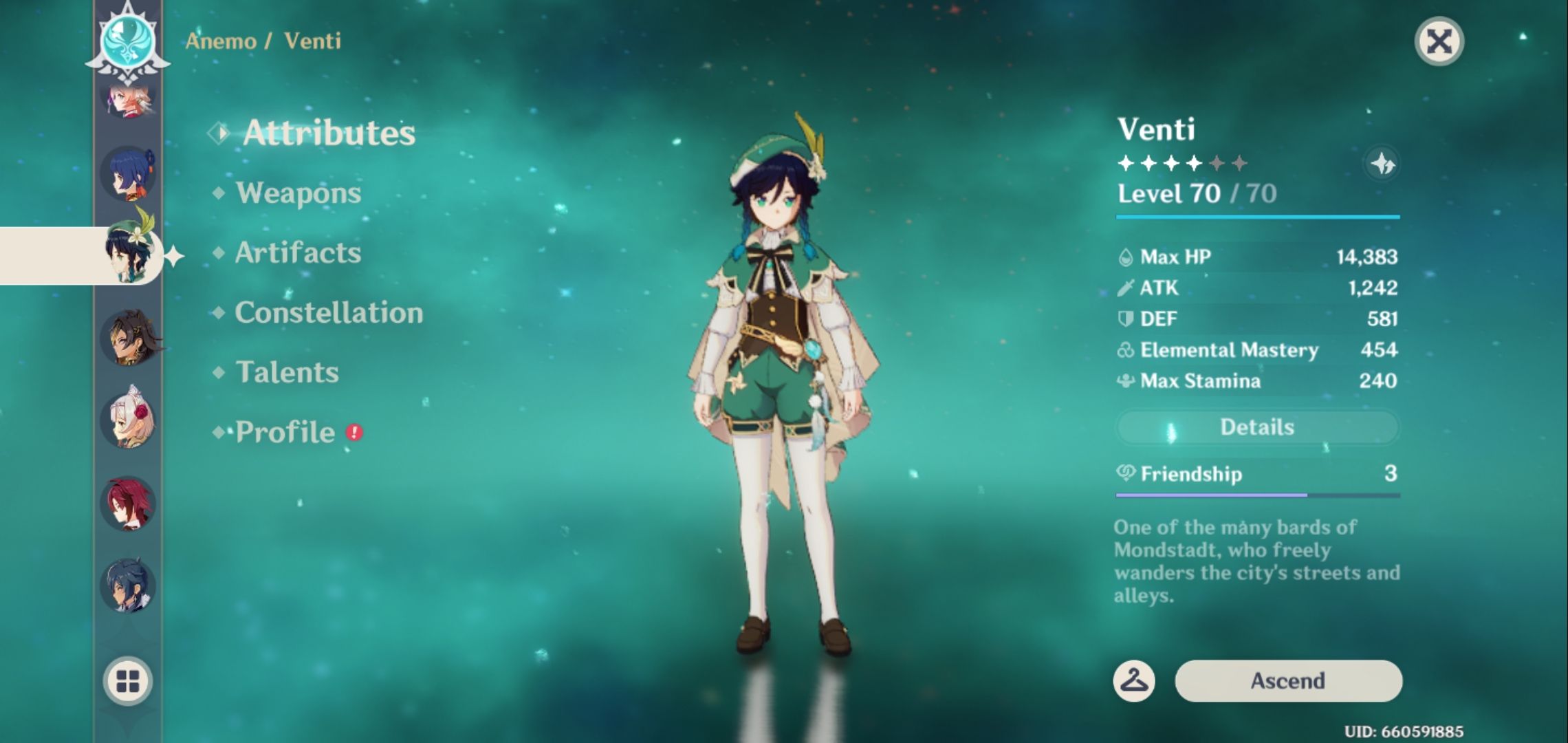Open the Talents section

(x=287, y=373)
